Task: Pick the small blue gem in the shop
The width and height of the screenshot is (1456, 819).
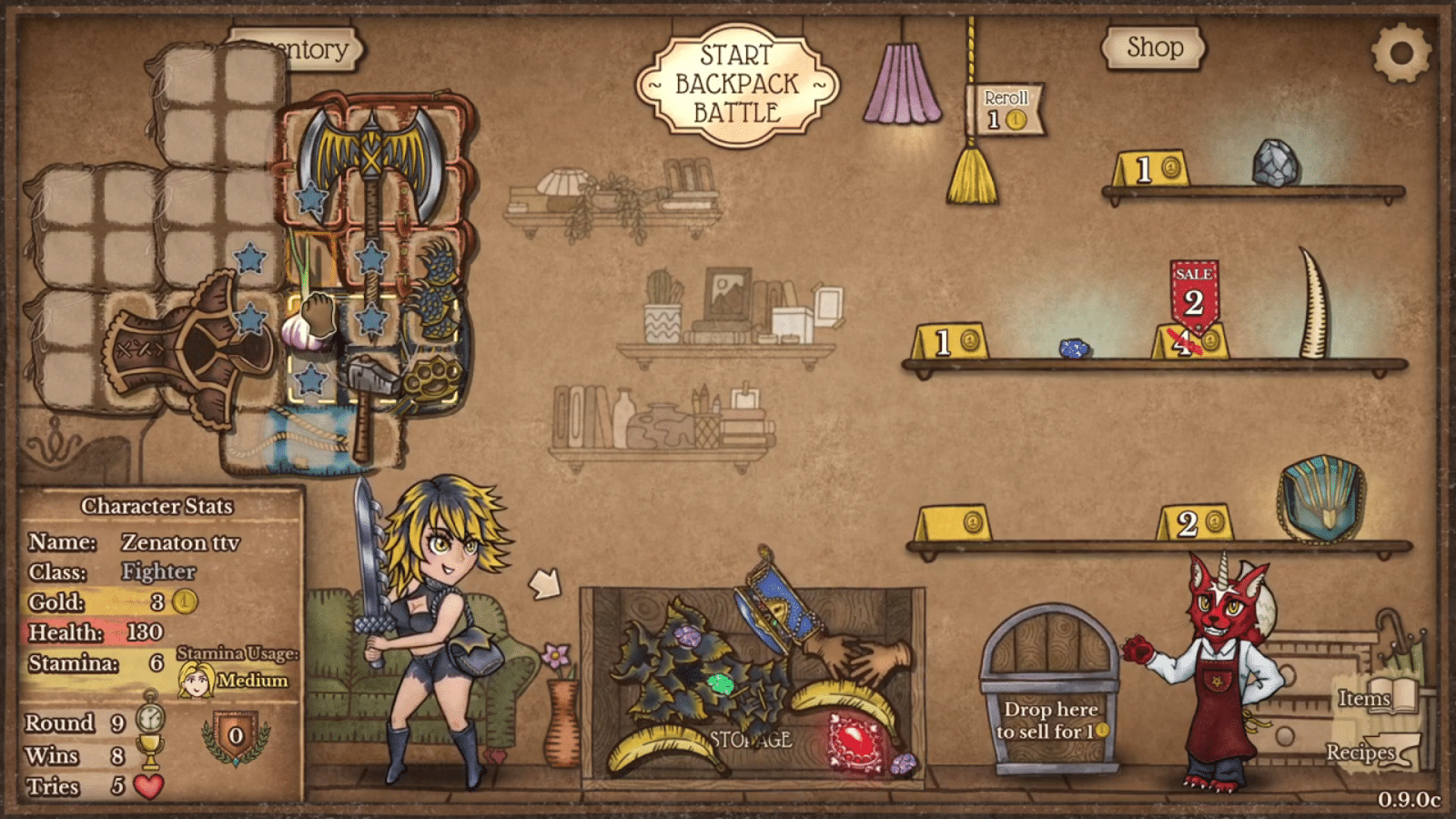Action: point(1075,349)
